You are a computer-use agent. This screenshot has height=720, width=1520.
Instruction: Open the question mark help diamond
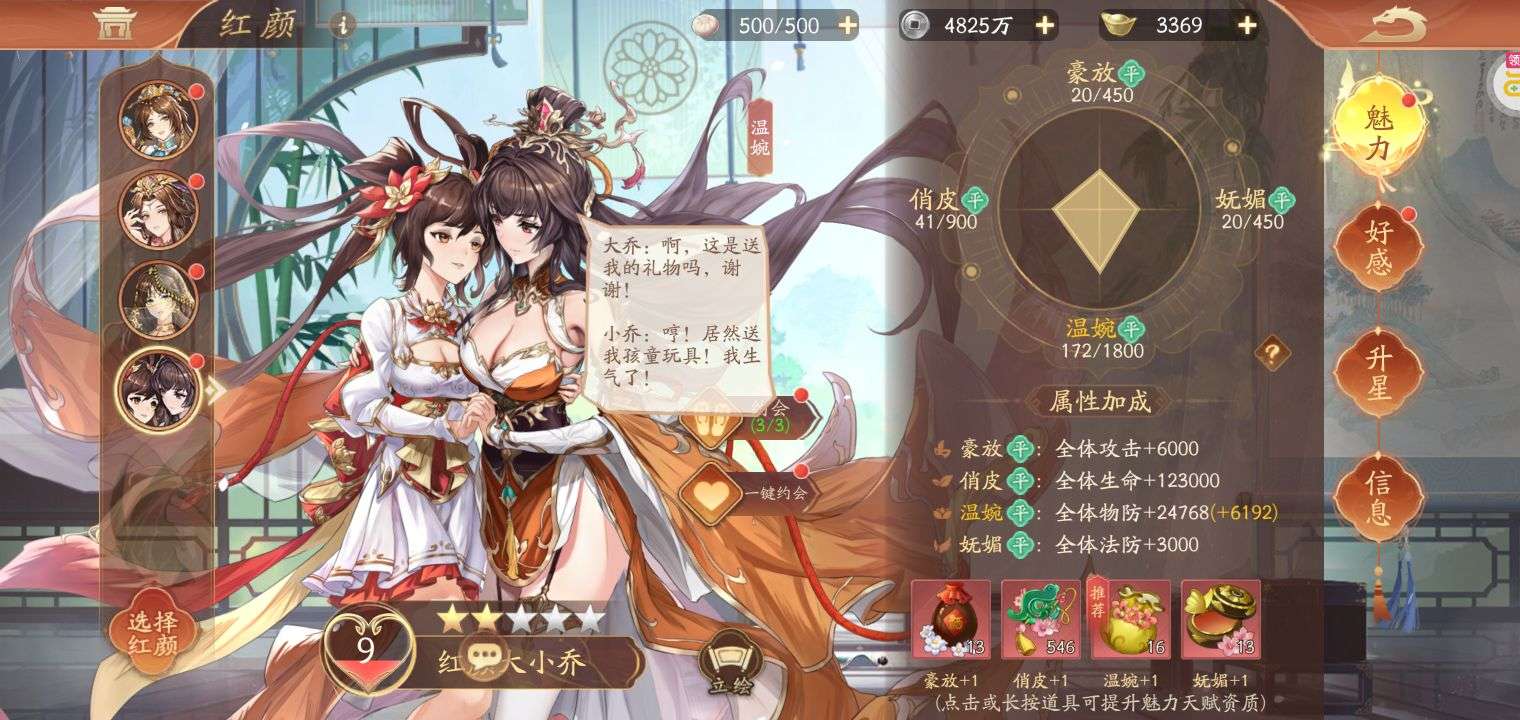(1272, 352)
